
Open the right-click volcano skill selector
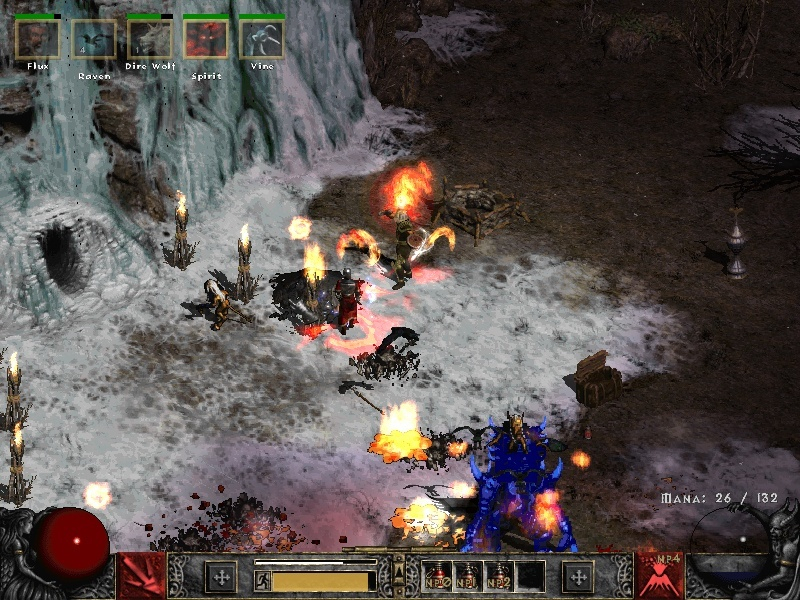659,576
